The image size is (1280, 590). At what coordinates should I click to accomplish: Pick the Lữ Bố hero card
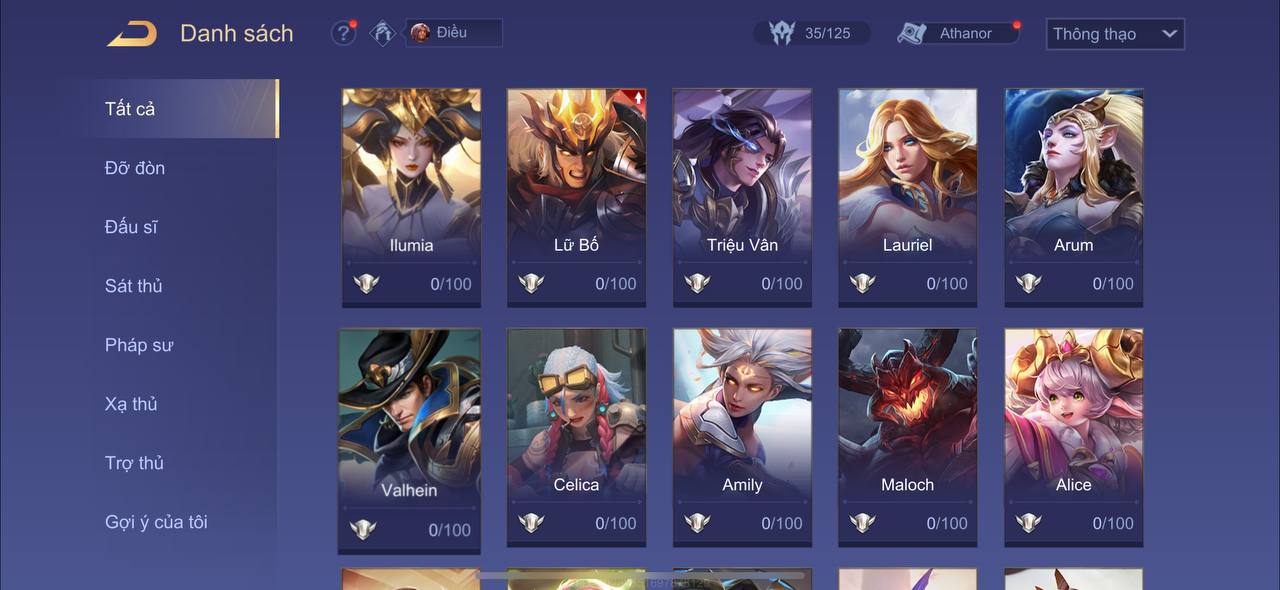(576, 197)
